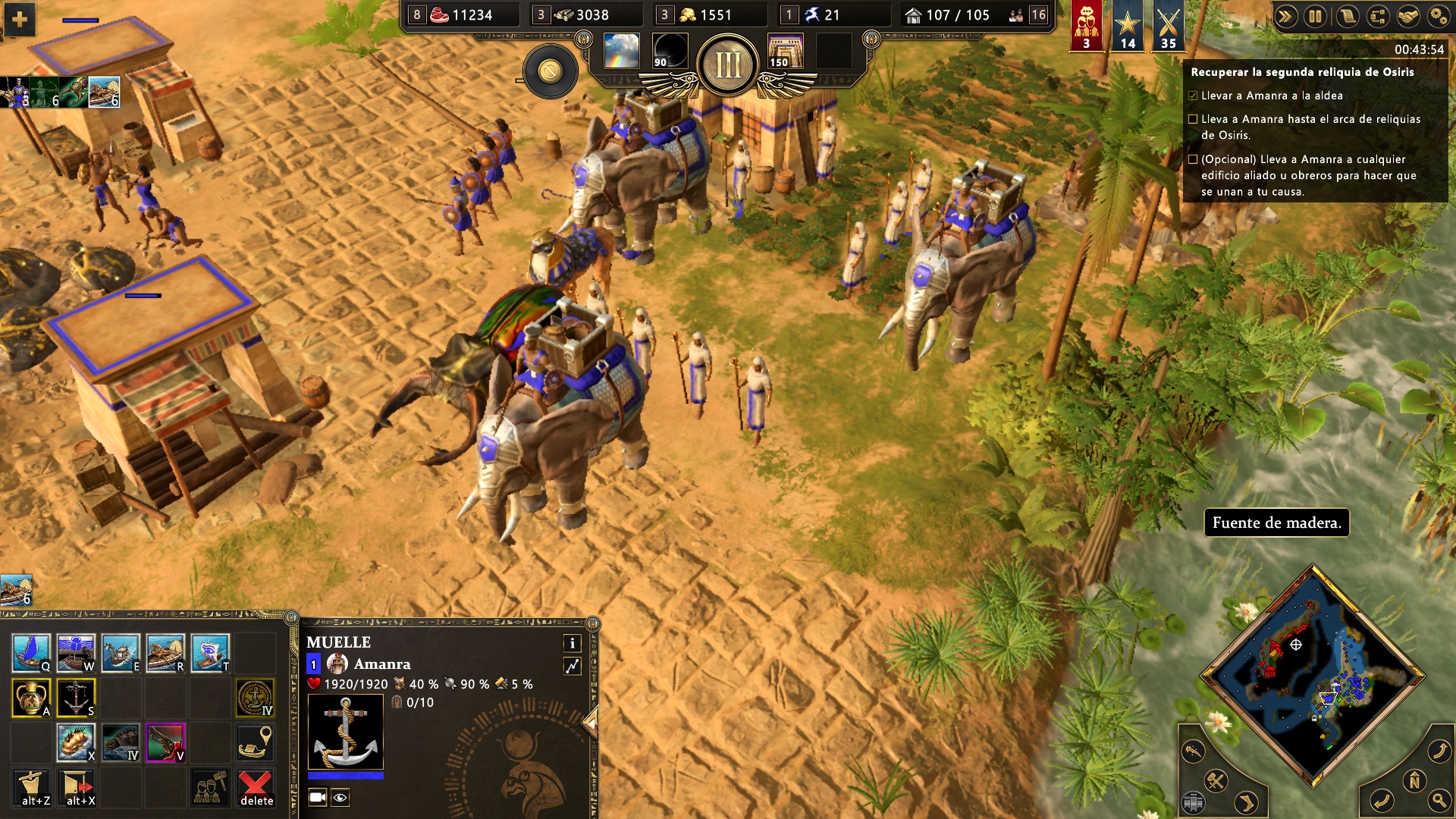
Task: Select the idle villagers banner
Action: (x=1086, y=27)
